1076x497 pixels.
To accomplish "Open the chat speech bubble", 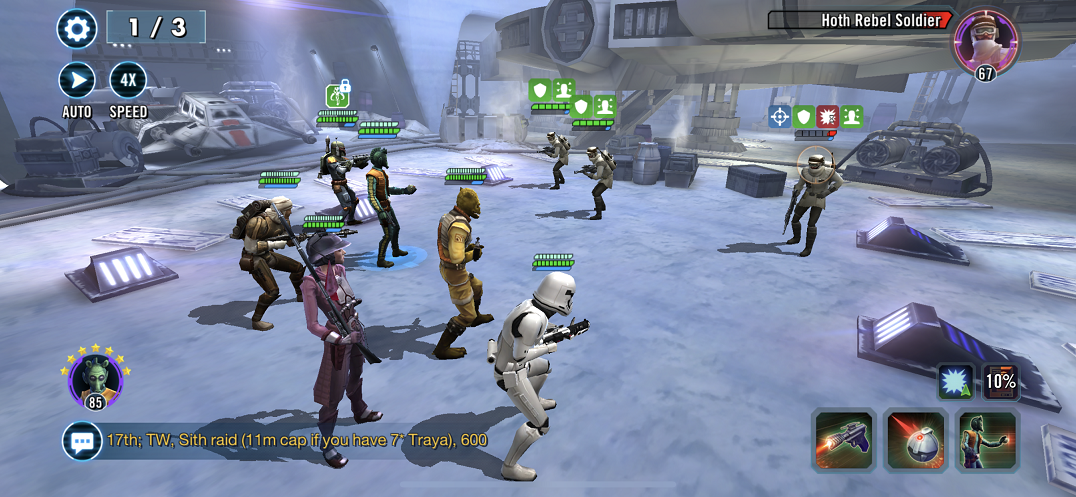I will [x=81, y=440].
